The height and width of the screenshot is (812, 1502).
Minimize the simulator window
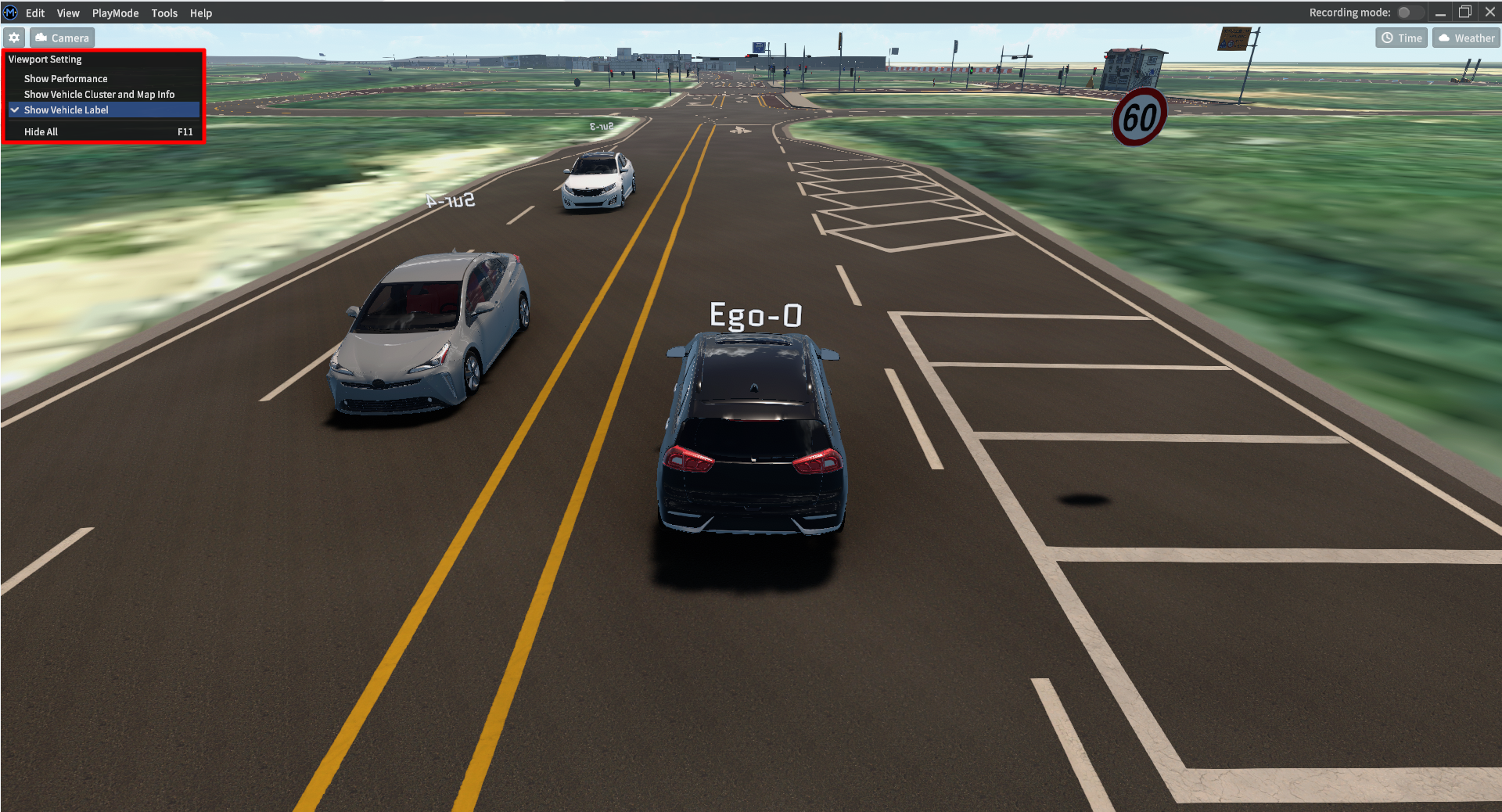(x=1440, y=13)
